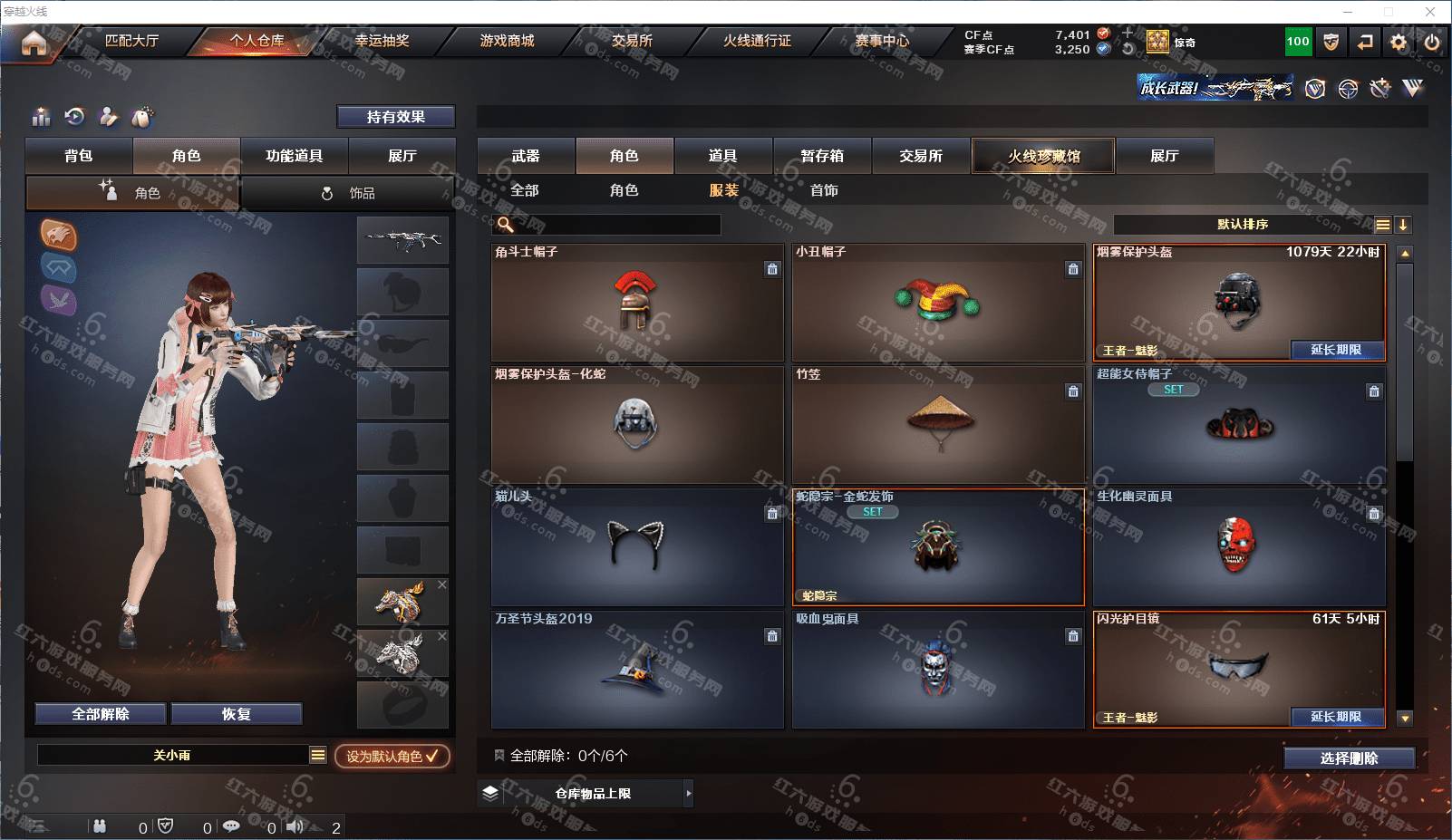
Task: Open the 赛事中心 tournament center
Action: pos(881,41)
